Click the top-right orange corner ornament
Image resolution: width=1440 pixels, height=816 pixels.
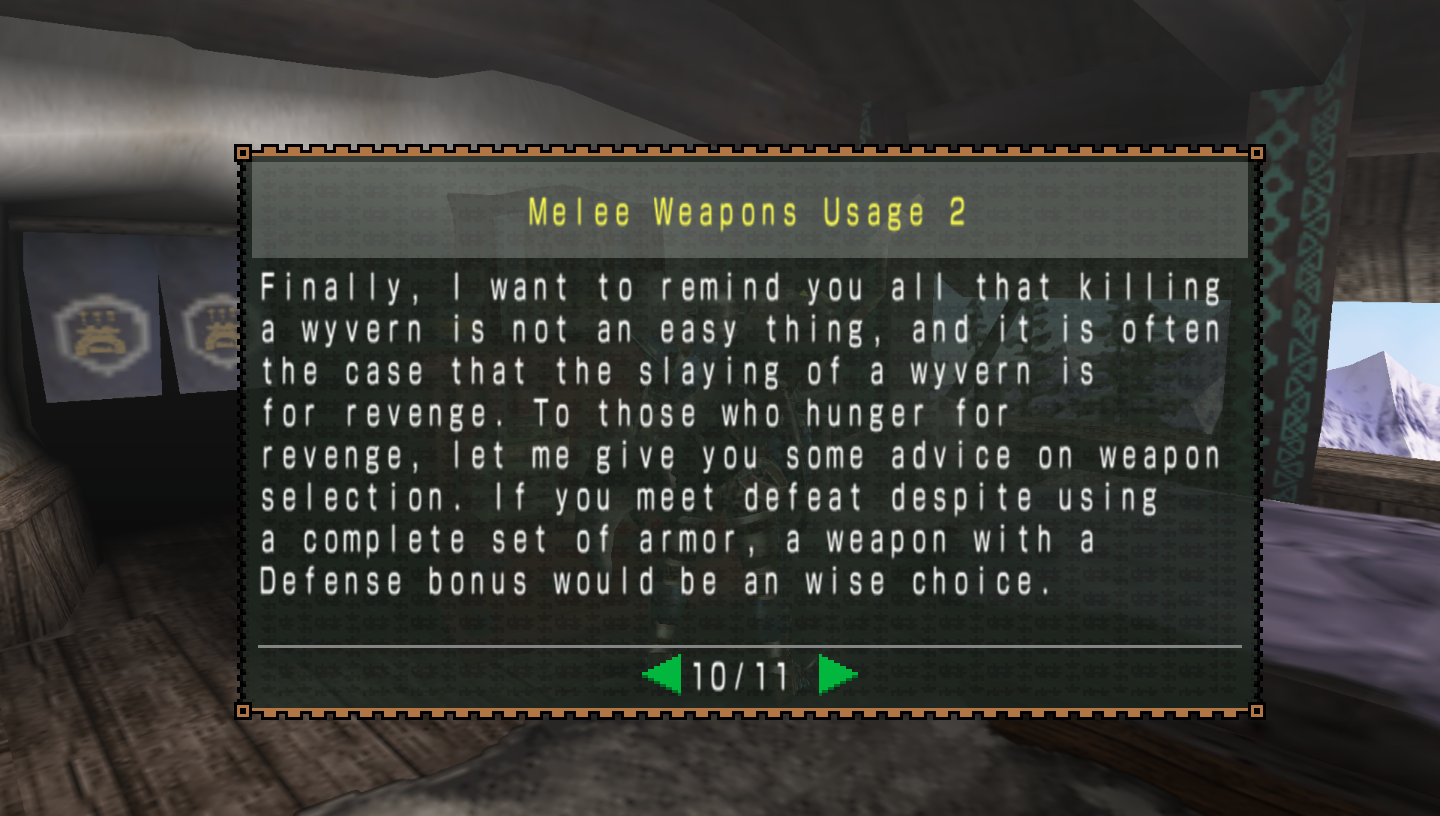coord(1257,153)
